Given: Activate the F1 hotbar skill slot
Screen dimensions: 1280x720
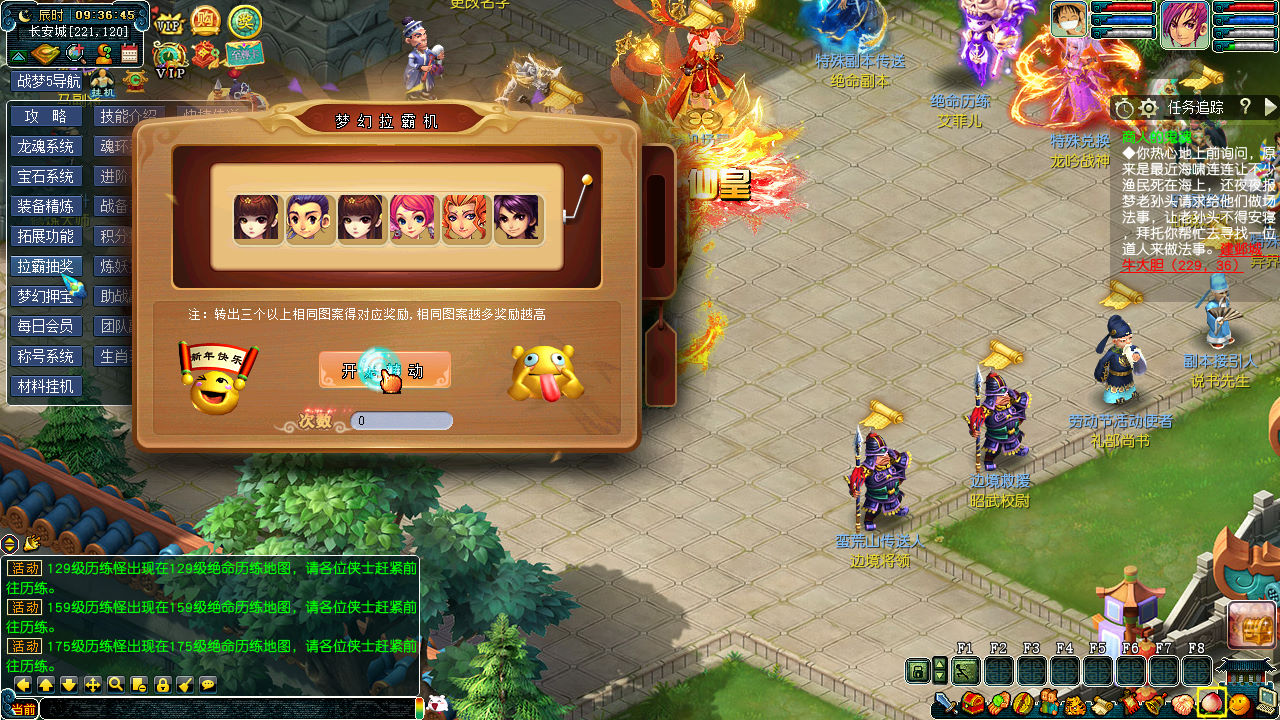Looking at the screenshot, I should click(966, 670).
